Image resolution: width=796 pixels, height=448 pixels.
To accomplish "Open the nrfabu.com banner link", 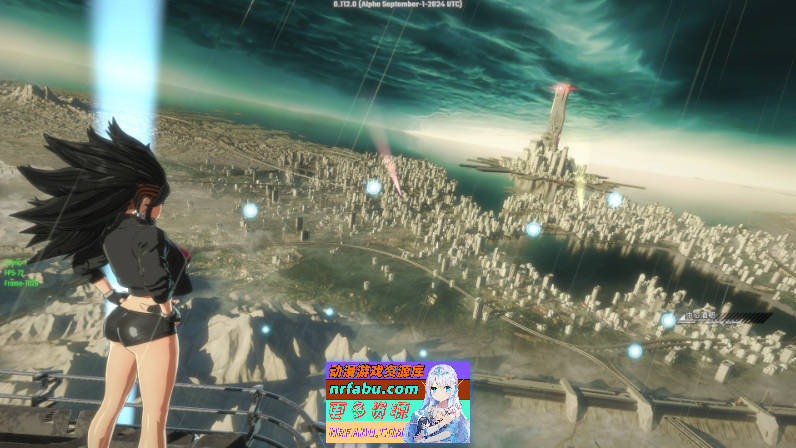I will (373, 389).
